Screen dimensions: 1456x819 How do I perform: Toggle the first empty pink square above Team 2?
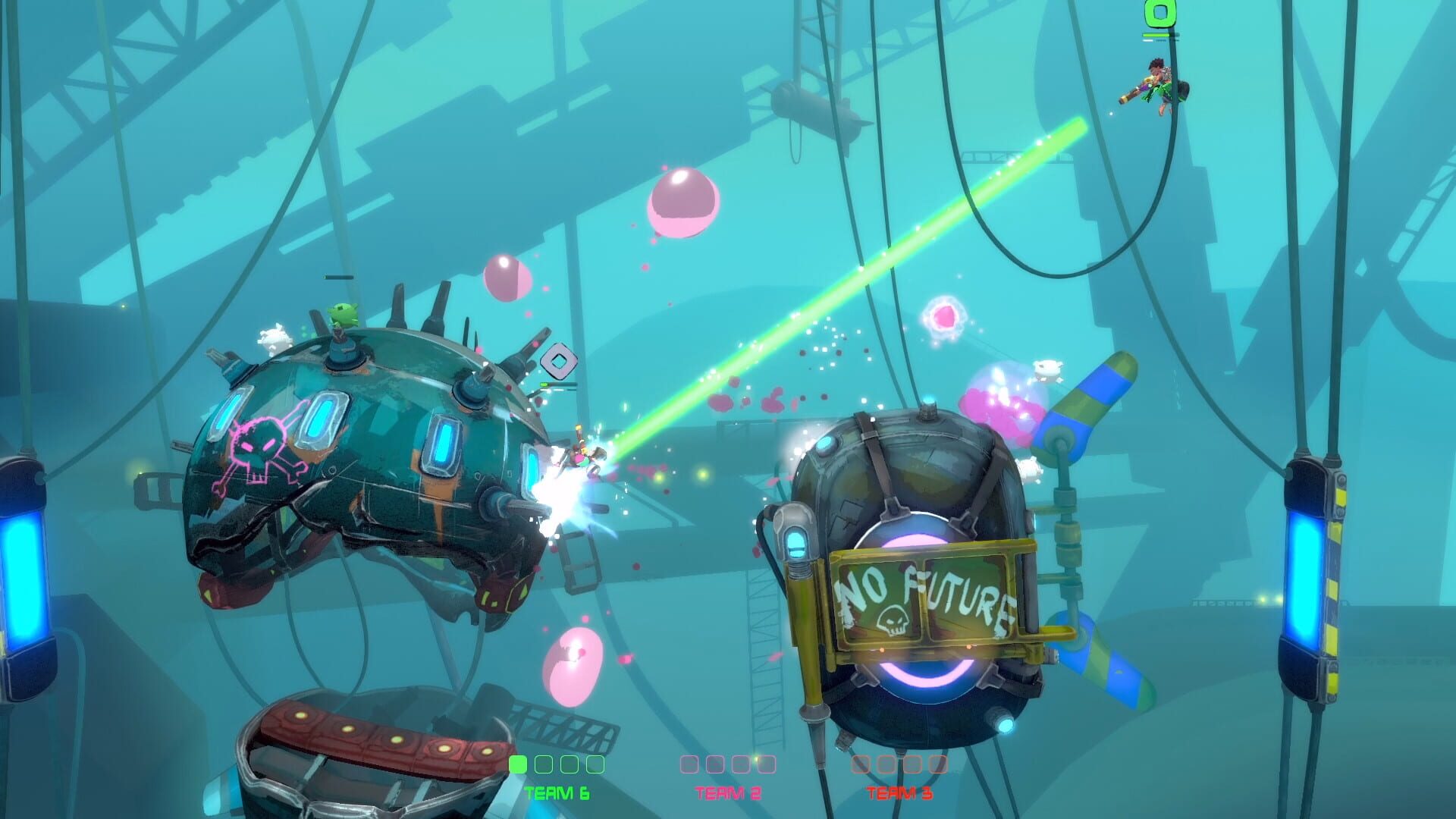[689, 764]
